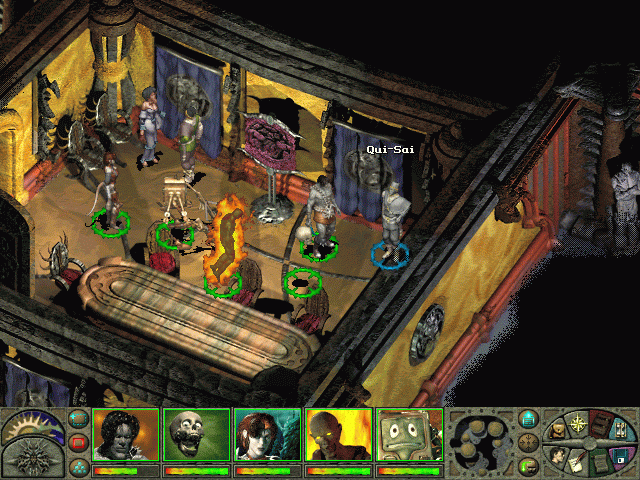Select Ignus's burning portrait

338,435
